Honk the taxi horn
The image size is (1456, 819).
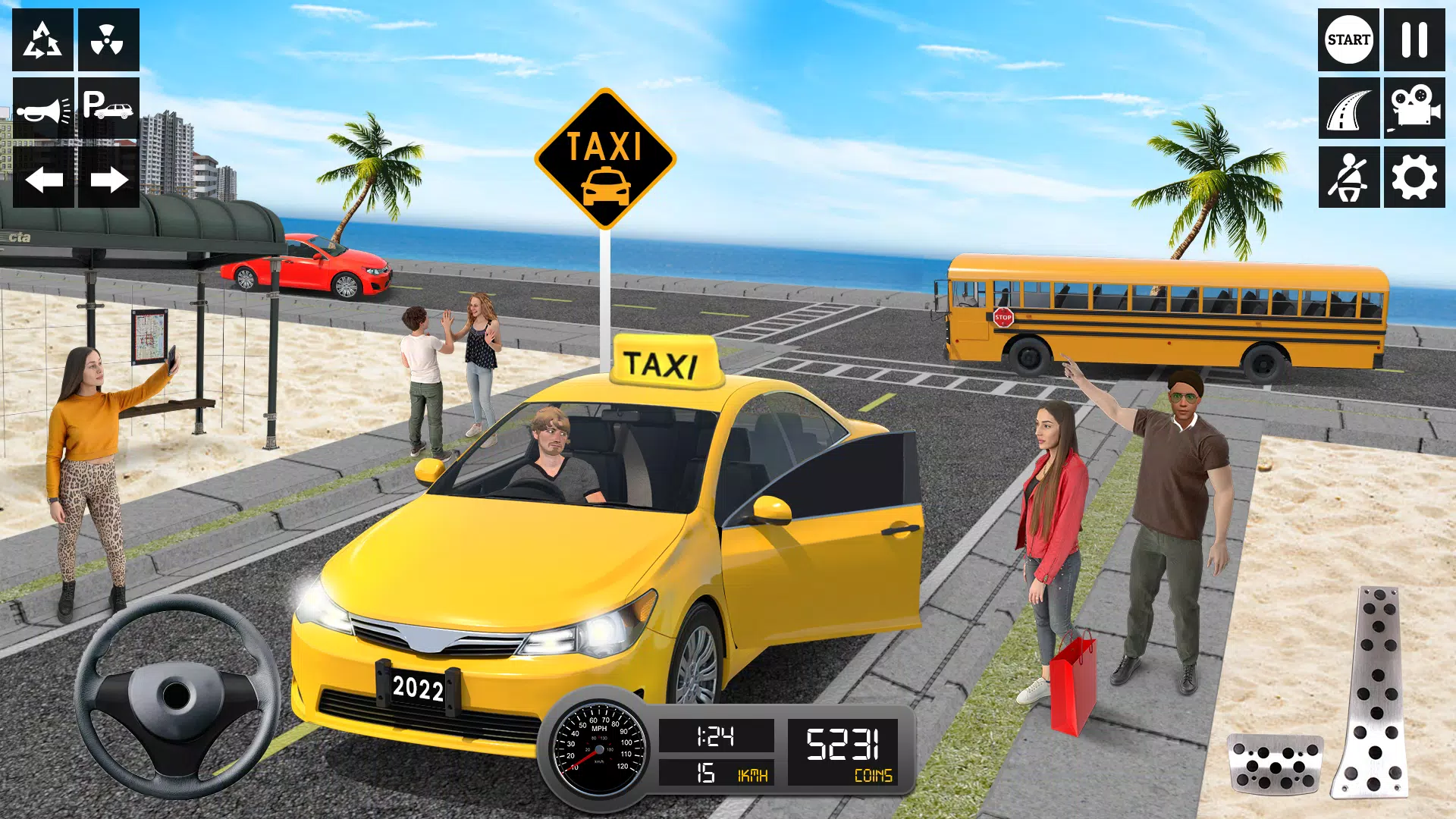tap(42, 108)
